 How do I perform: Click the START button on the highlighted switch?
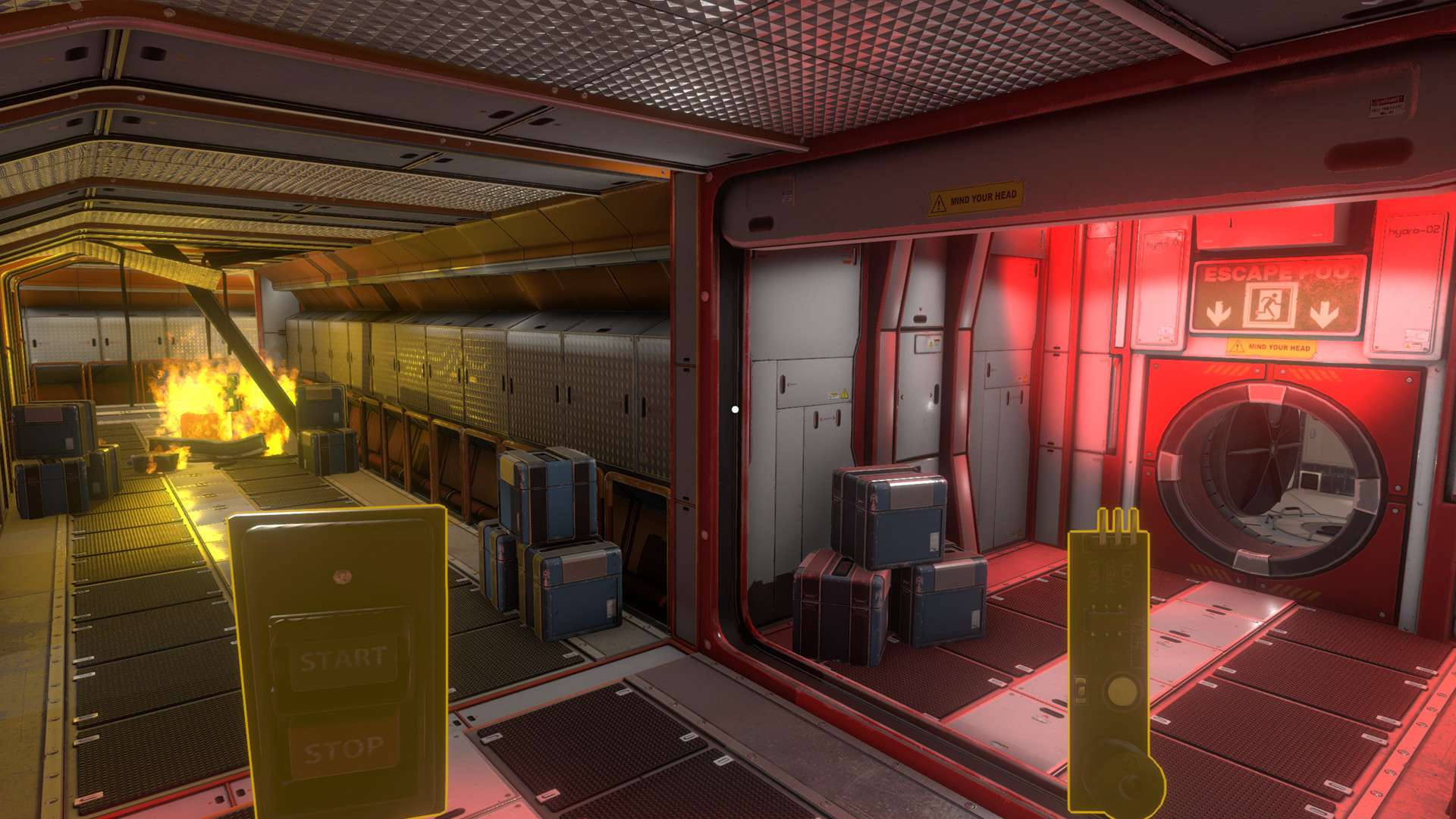[342, 658]
